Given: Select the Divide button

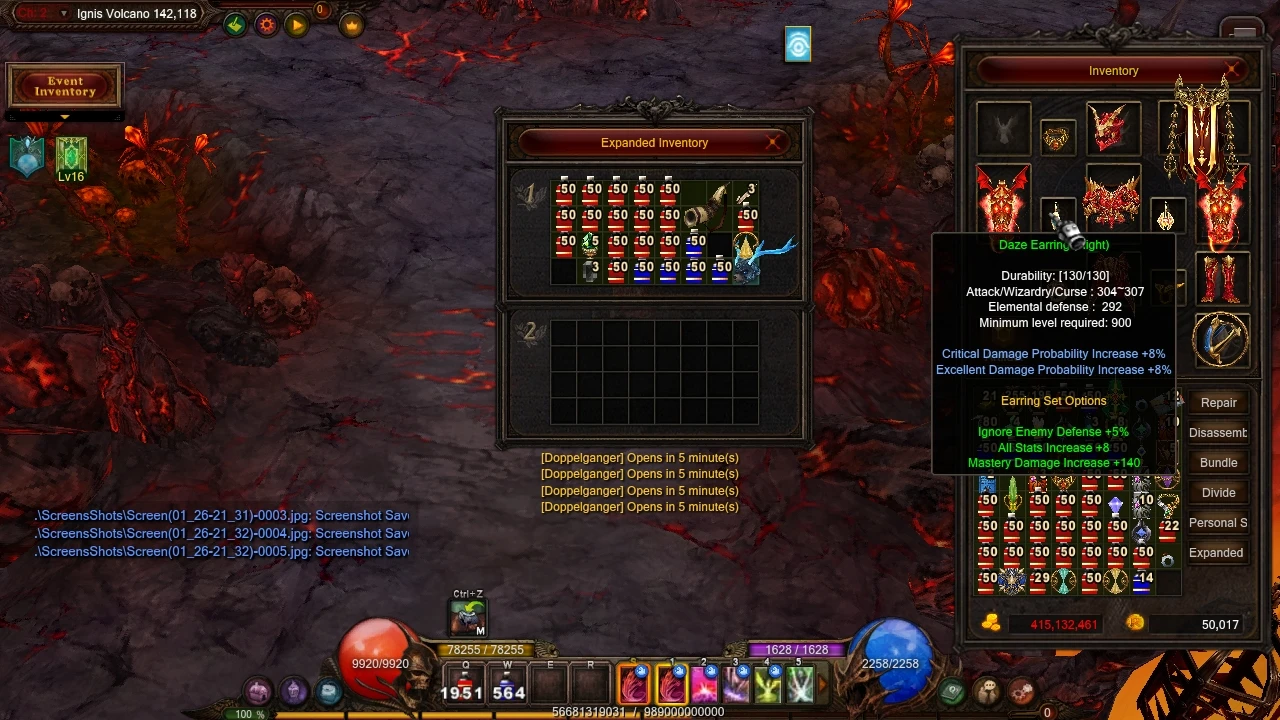Looking at the screenshot, I should coord(1218,492).
